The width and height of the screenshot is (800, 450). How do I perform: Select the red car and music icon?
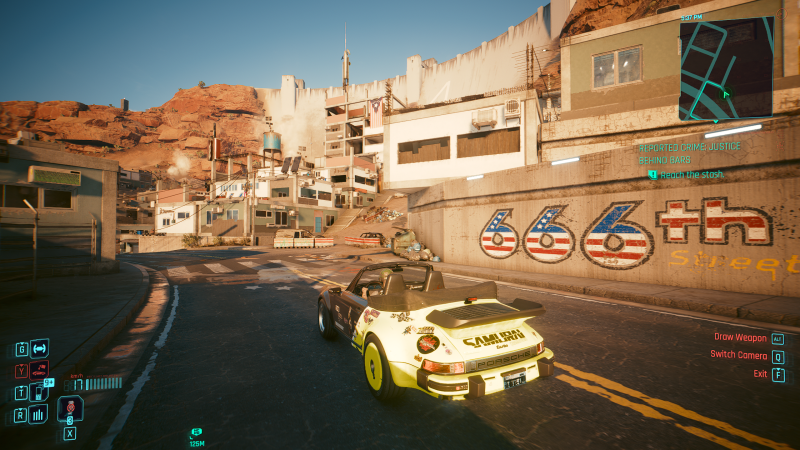39,369
